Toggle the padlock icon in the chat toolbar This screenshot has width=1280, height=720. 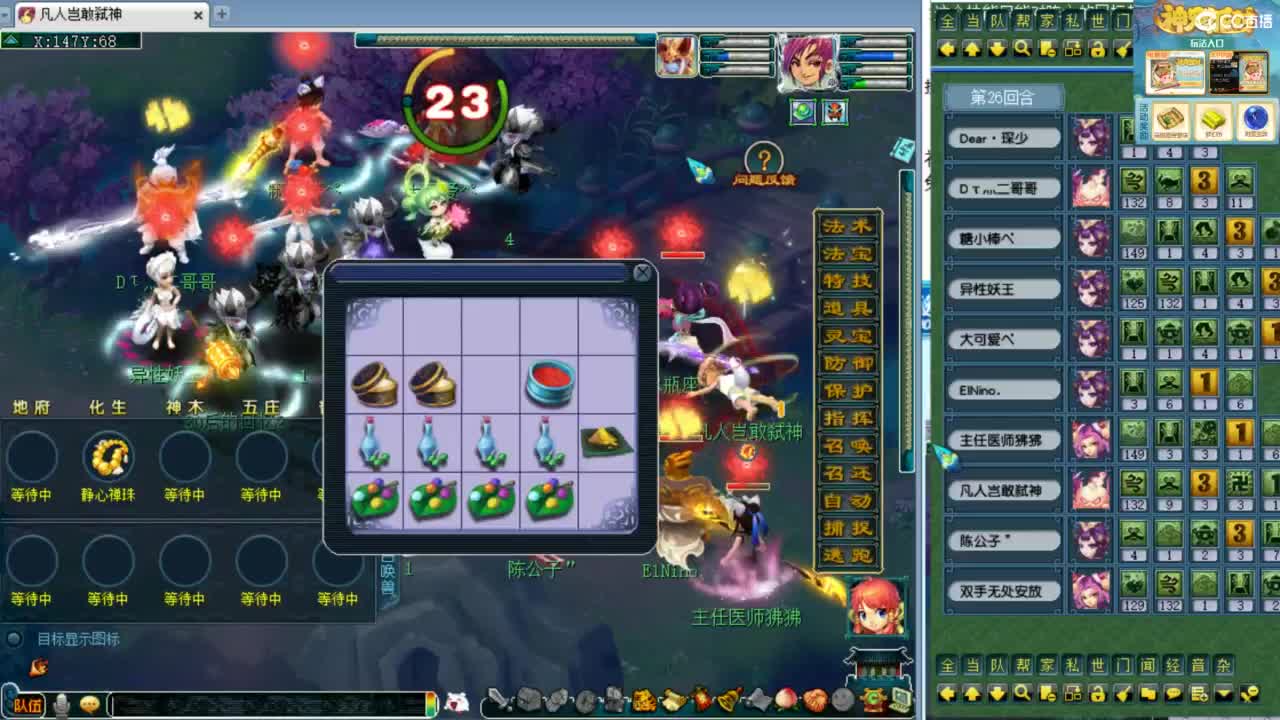(1098, 694)
